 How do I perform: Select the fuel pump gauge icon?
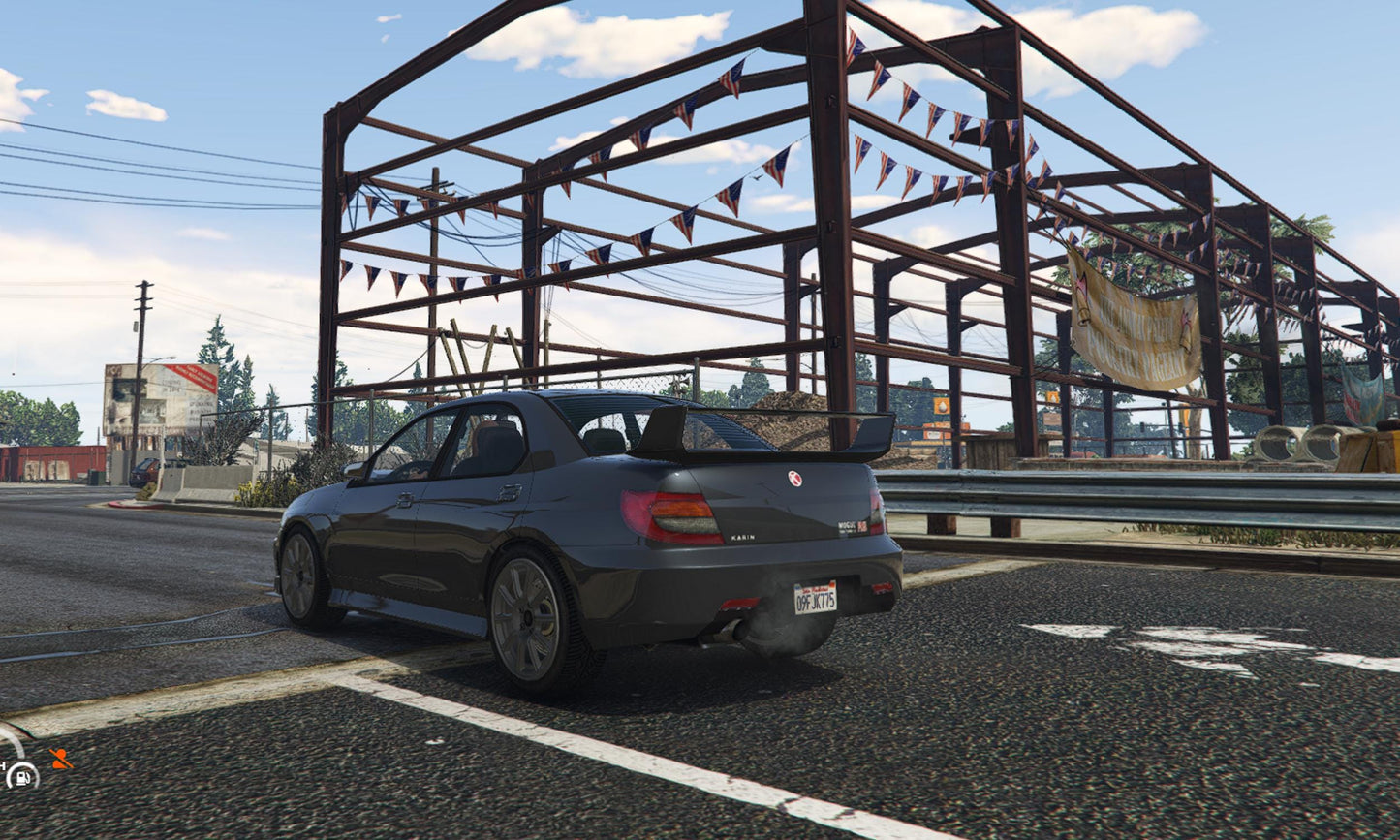[x=20, y=775]
